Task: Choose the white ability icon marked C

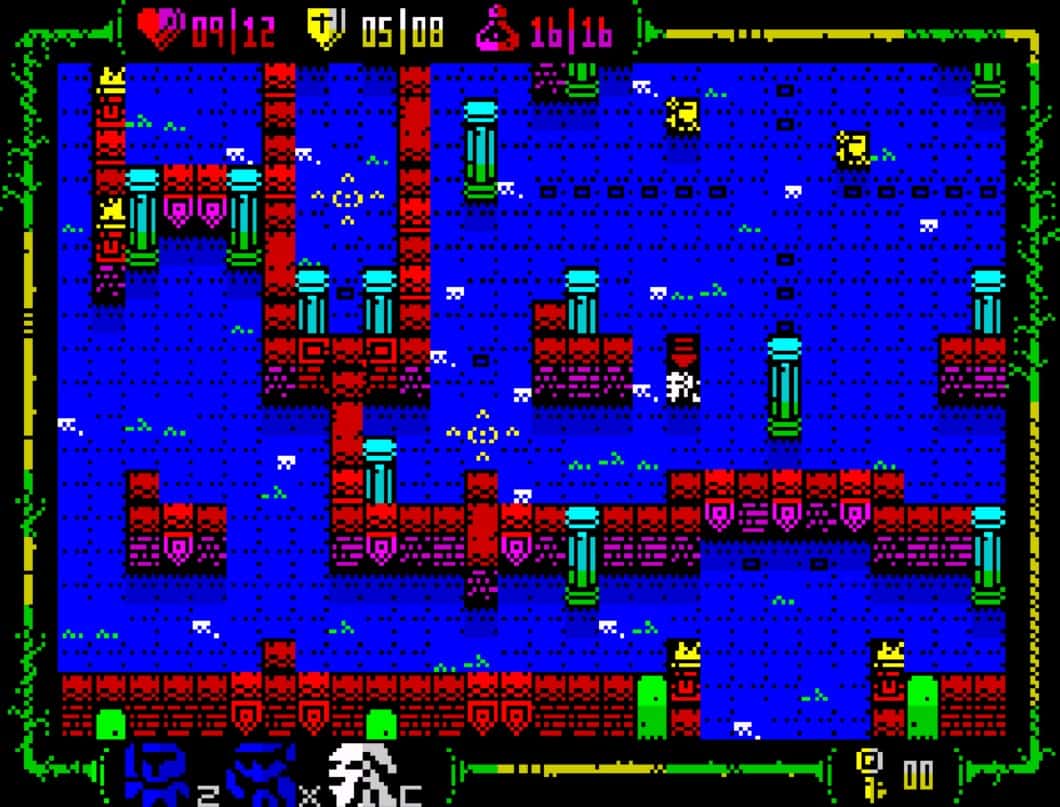Action: pyautogui.click(x=364, y=775)
